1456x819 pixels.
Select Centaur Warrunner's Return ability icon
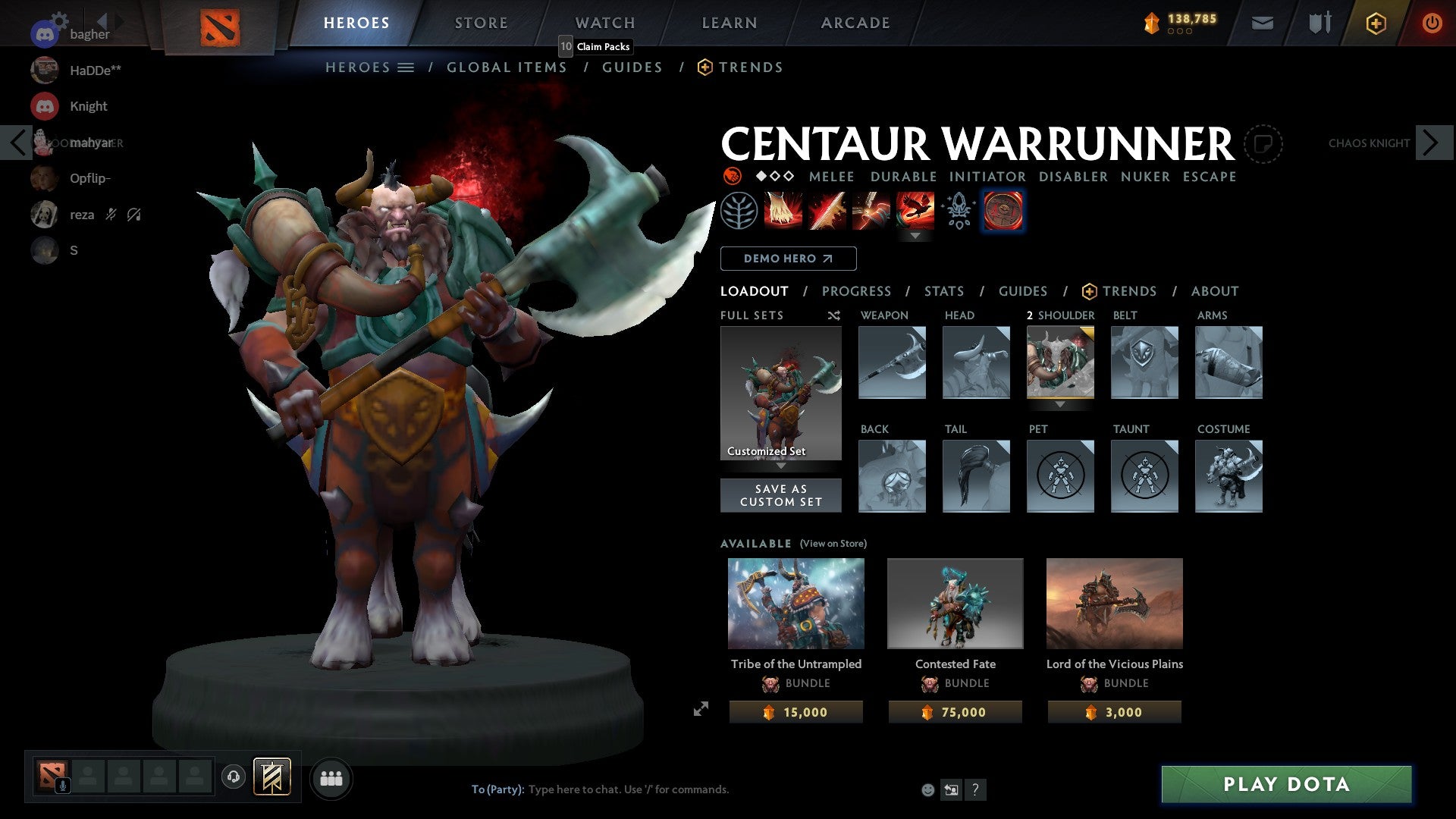pos(871,211)
